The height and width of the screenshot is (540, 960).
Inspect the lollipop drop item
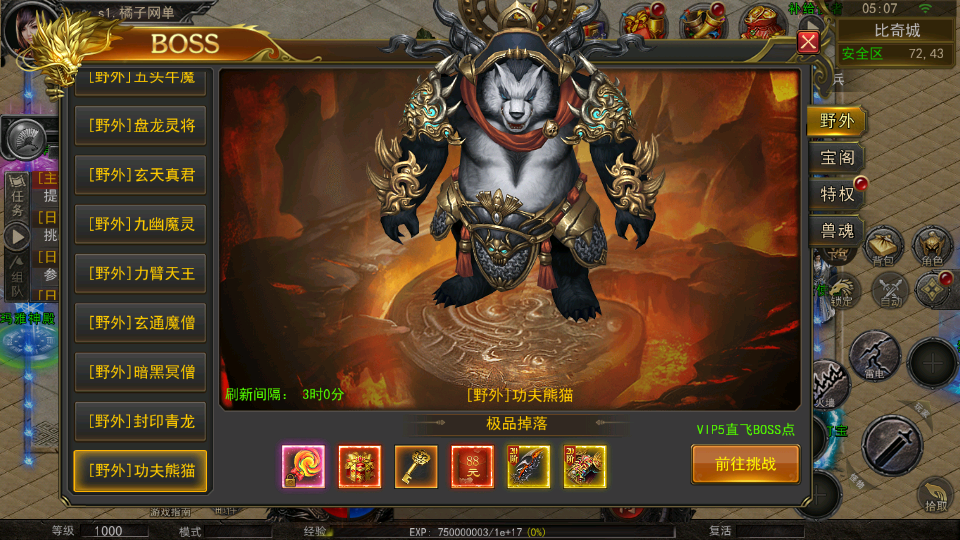click(x=303, y=466)
